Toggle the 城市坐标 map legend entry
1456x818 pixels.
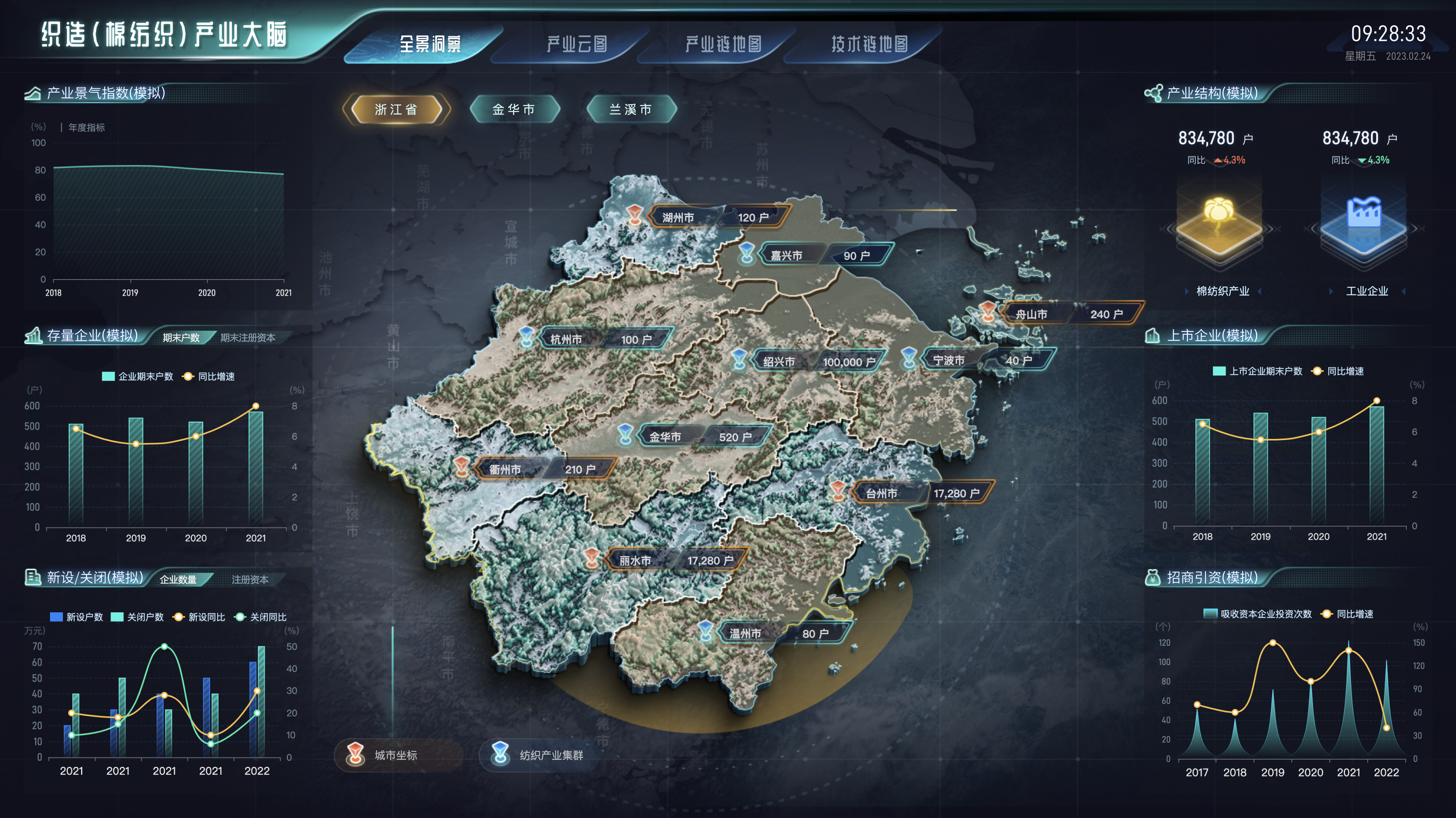(x=395, y=755)
